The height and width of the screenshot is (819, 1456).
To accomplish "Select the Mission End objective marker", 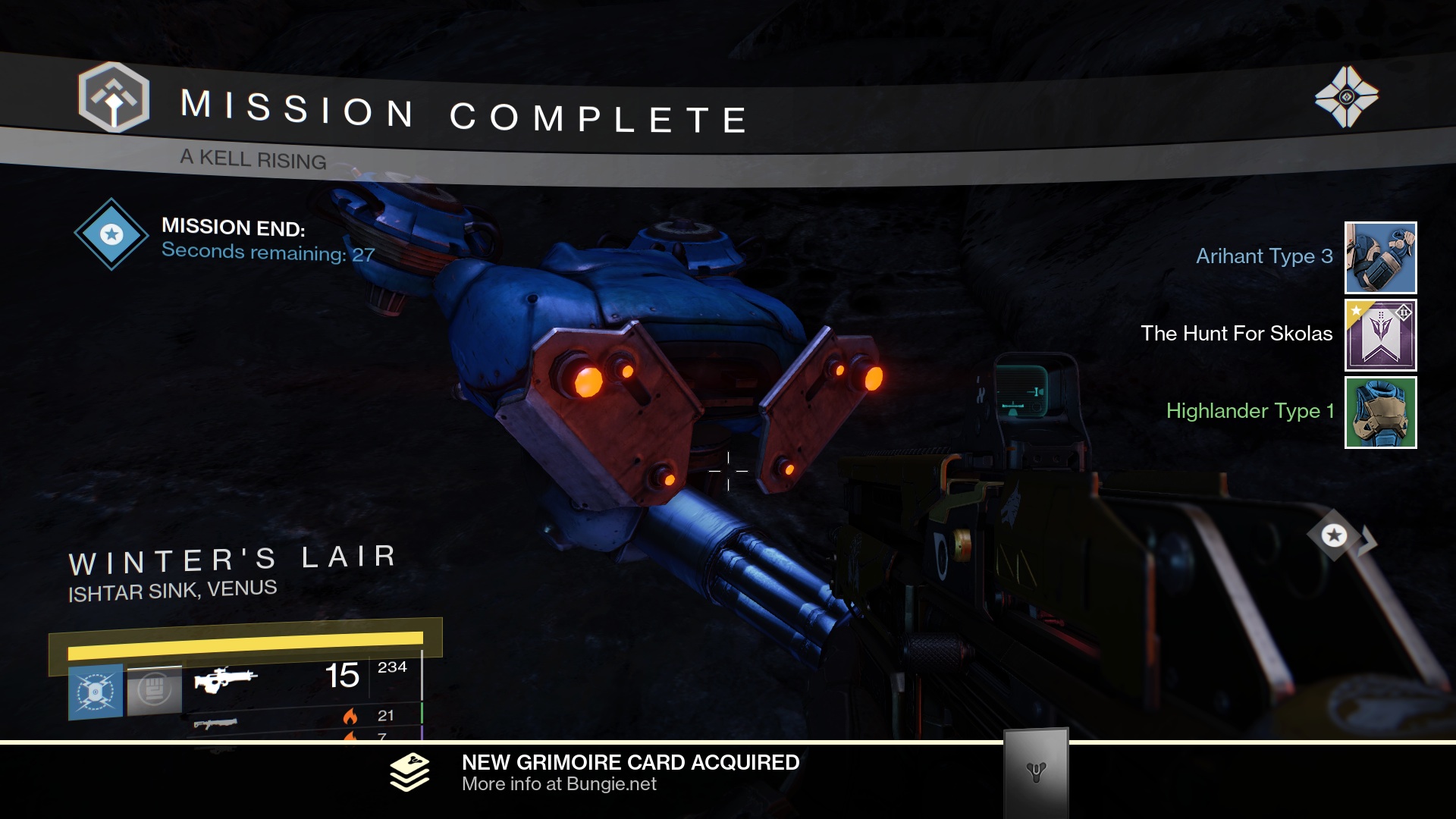I will click(x=111, y=234).
